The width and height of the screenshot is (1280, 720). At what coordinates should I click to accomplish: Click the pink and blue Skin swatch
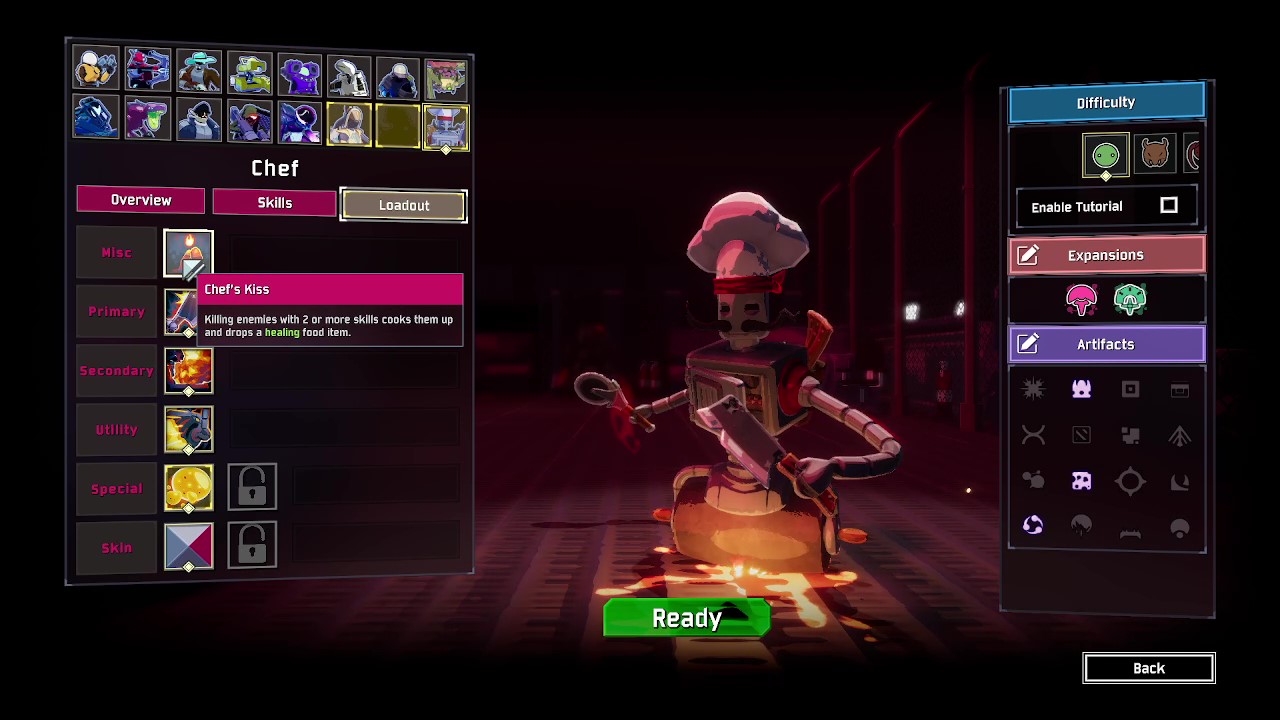click(188, 547)
